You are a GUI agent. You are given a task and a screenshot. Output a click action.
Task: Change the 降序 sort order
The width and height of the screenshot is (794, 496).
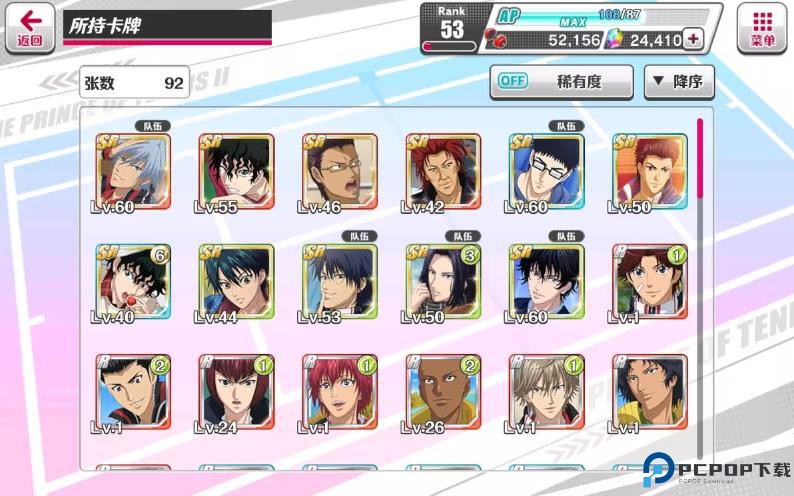679,81
